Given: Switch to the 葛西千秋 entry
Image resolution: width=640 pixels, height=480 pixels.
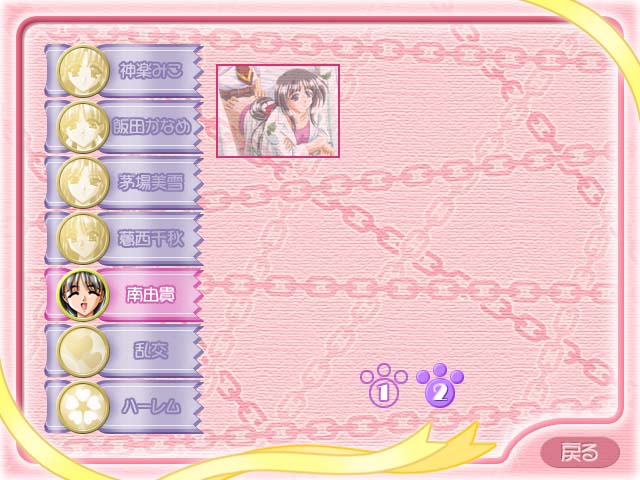Looking at the screenshot, I should [125, 238].
